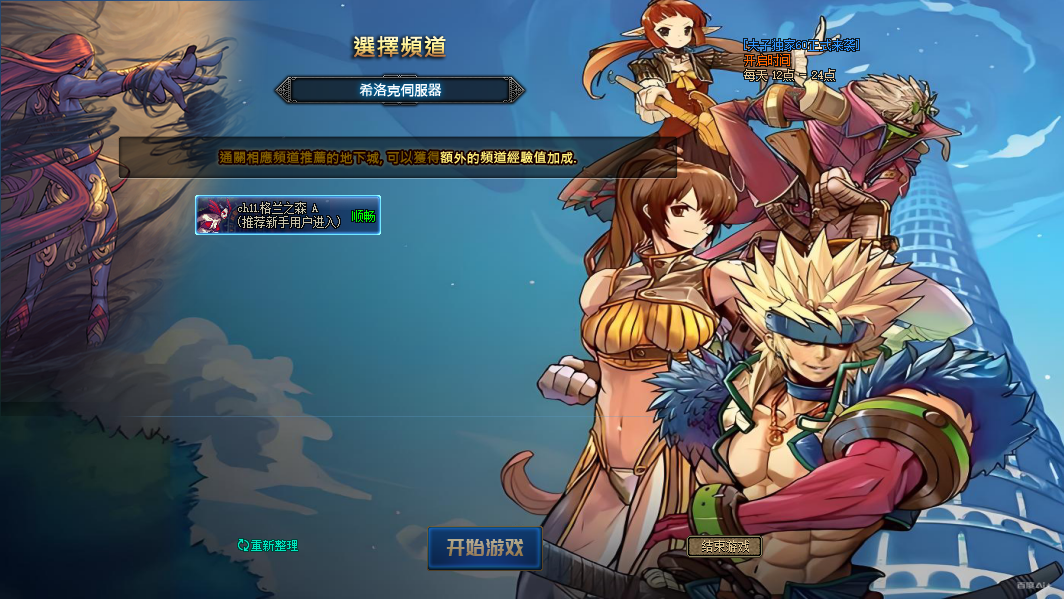Click the 结束游戏 exit game button
The height and width of the screenshot is (599, 1064).
click(x=724, y=547)
